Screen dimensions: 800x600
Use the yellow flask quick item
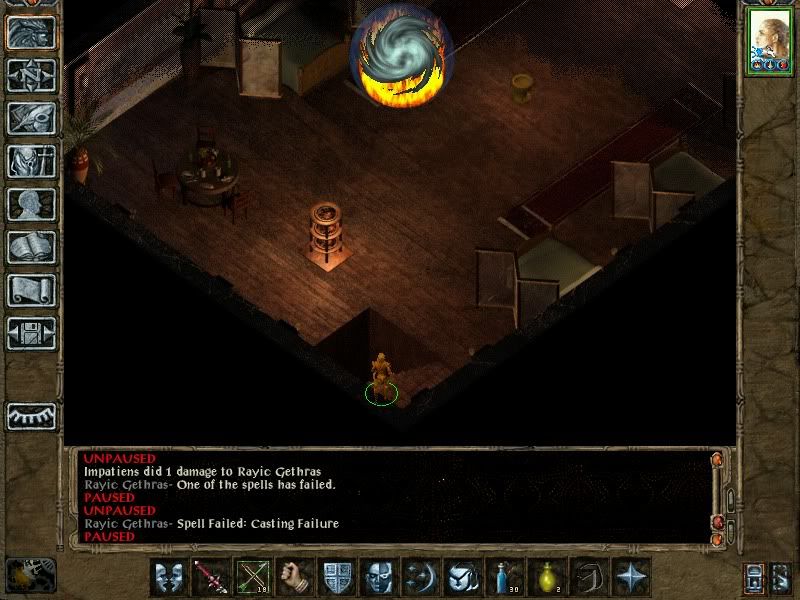click(x=547, y=577)
